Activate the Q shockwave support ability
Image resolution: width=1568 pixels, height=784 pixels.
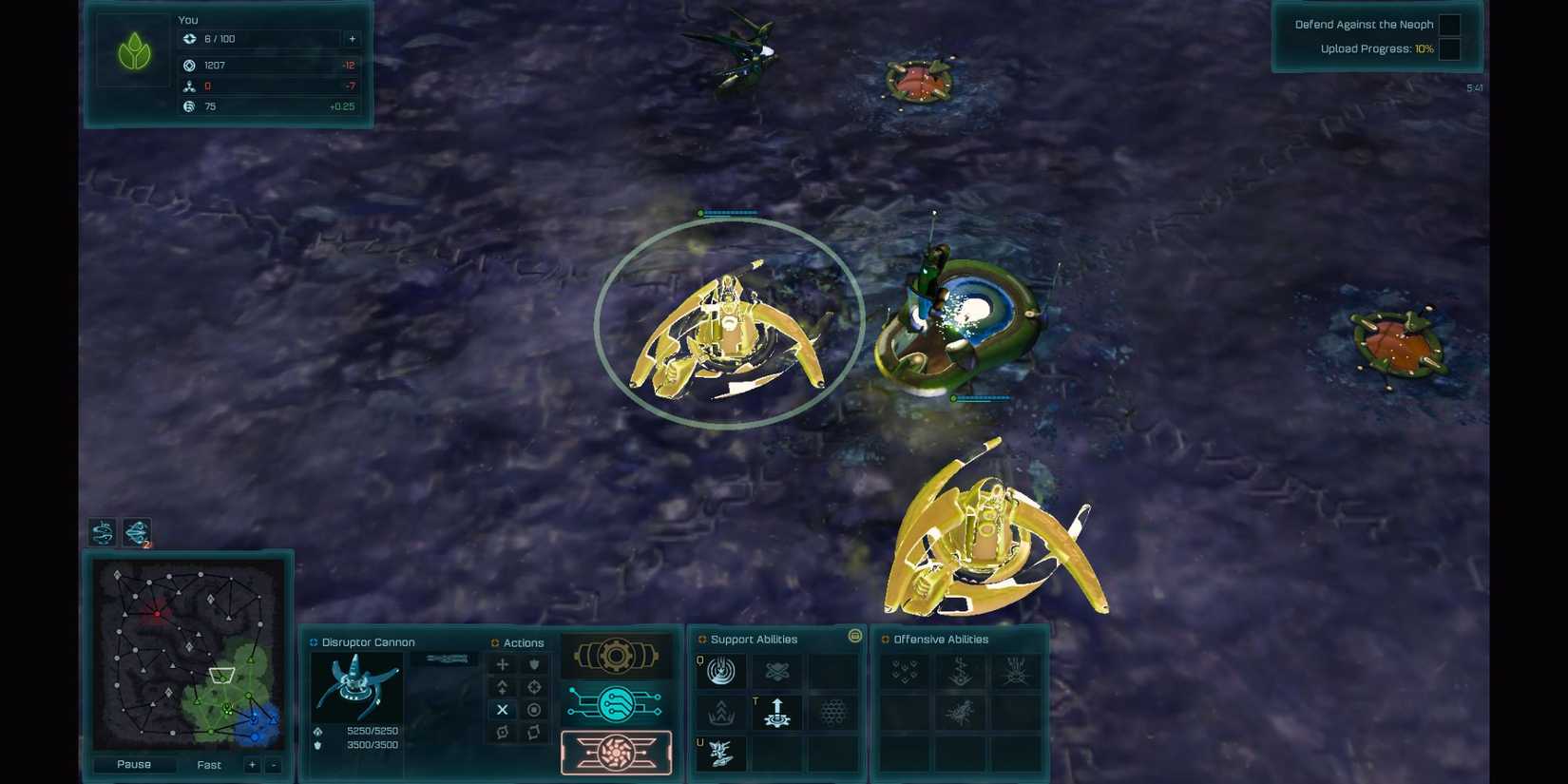pos(720,671)
